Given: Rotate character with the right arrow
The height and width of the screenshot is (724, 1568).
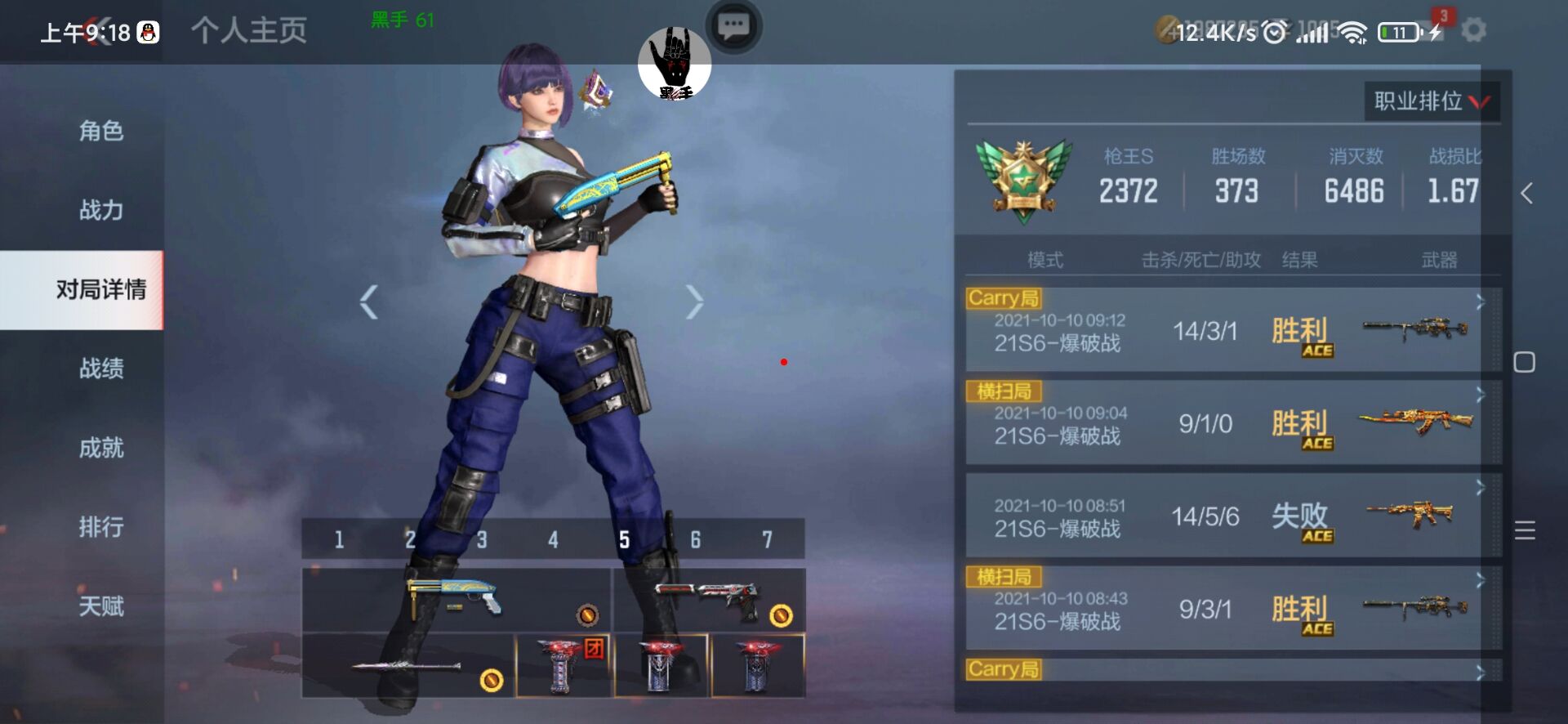Looking at the screenshot, I should click(694, 302).
